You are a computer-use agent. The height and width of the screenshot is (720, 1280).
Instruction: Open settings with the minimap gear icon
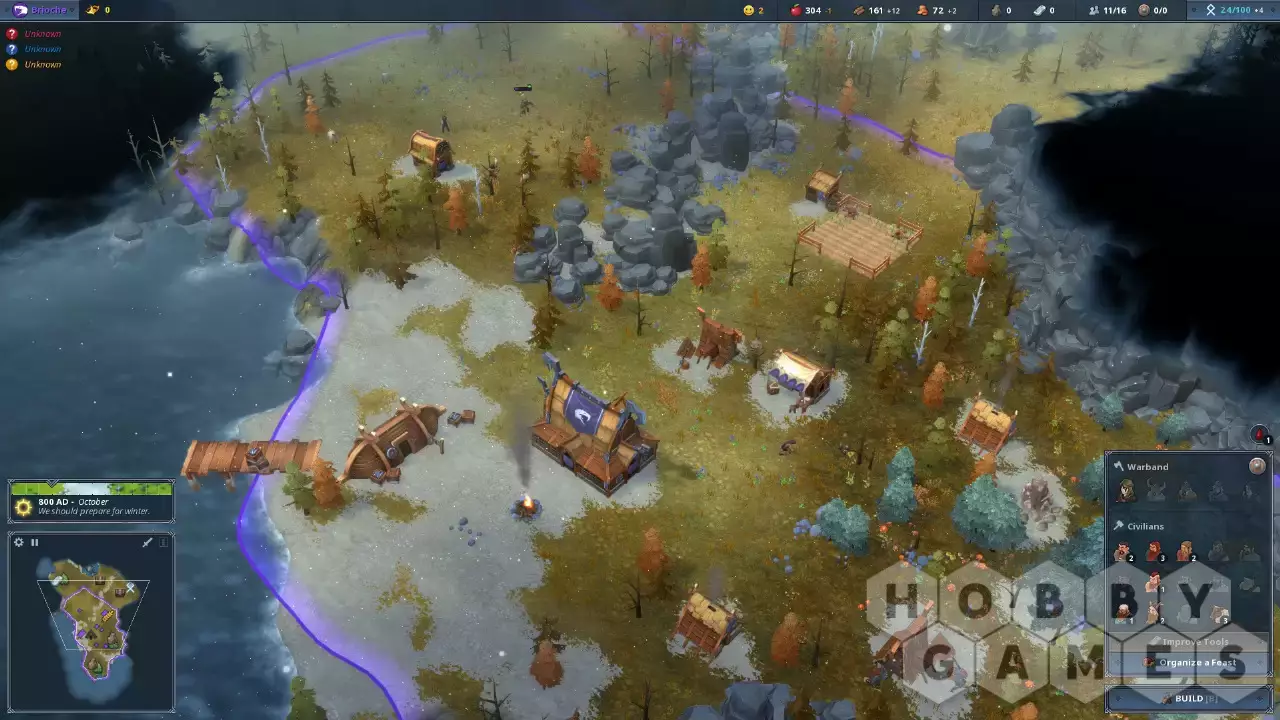click(18, 542)
